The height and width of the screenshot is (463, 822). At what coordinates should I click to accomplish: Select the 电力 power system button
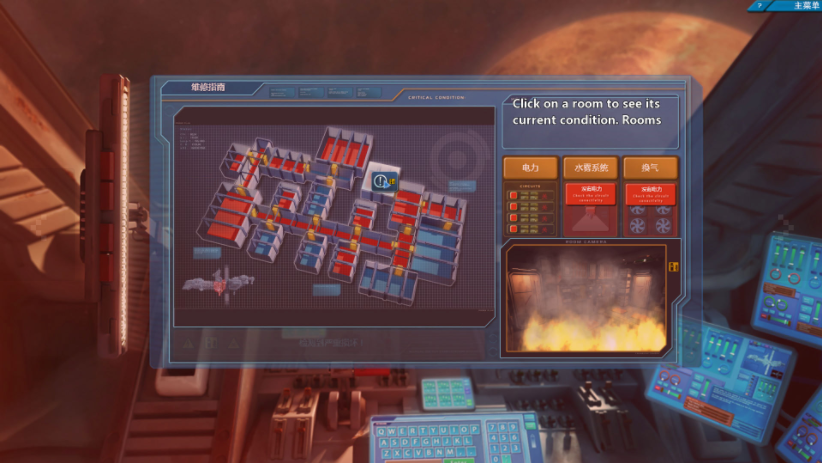530,167
